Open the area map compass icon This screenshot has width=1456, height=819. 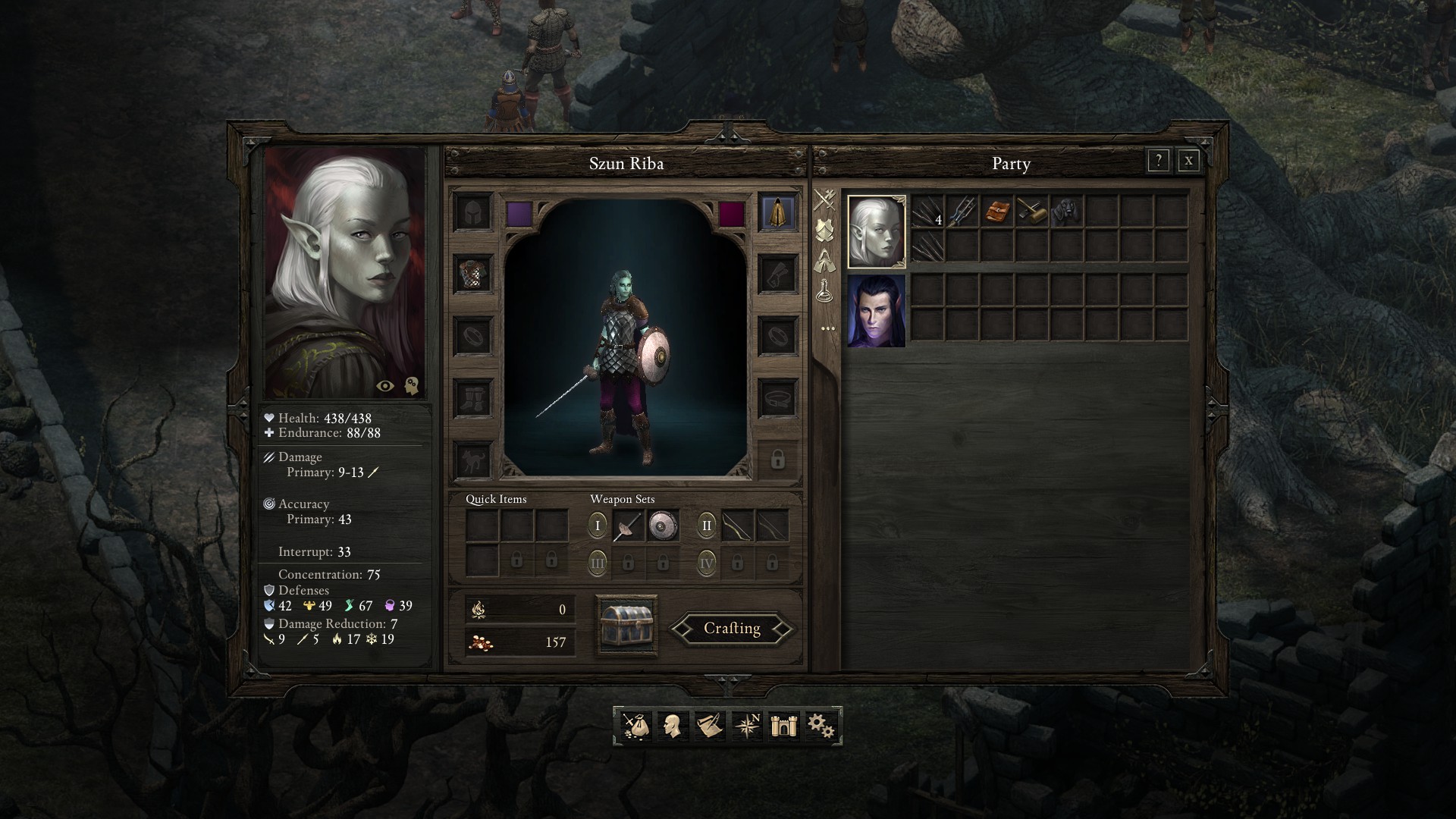(747, 726)
